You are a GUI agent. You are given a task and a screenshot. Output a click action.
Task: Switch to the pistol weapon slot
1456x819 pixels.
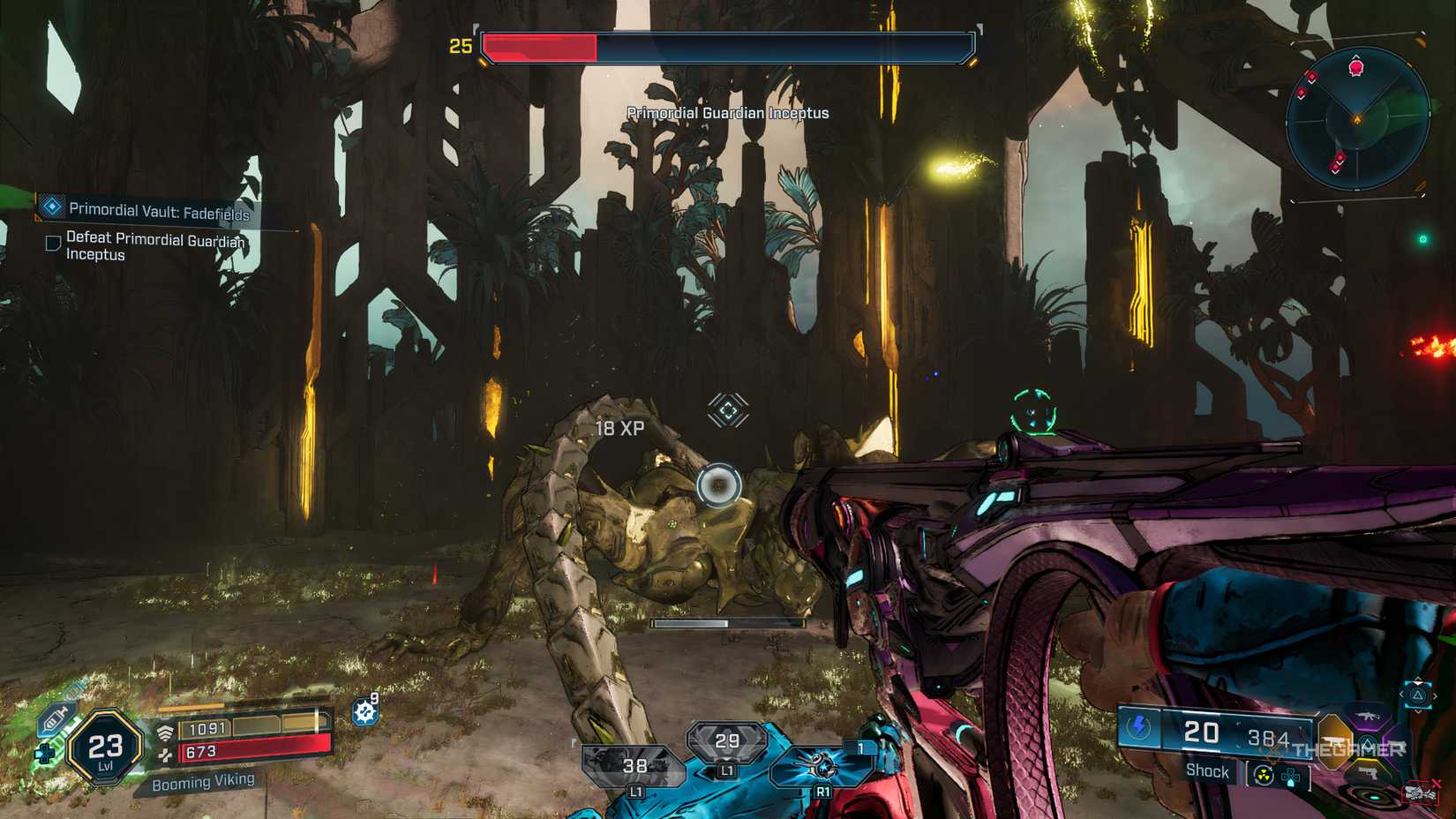tap(1368, 774)
